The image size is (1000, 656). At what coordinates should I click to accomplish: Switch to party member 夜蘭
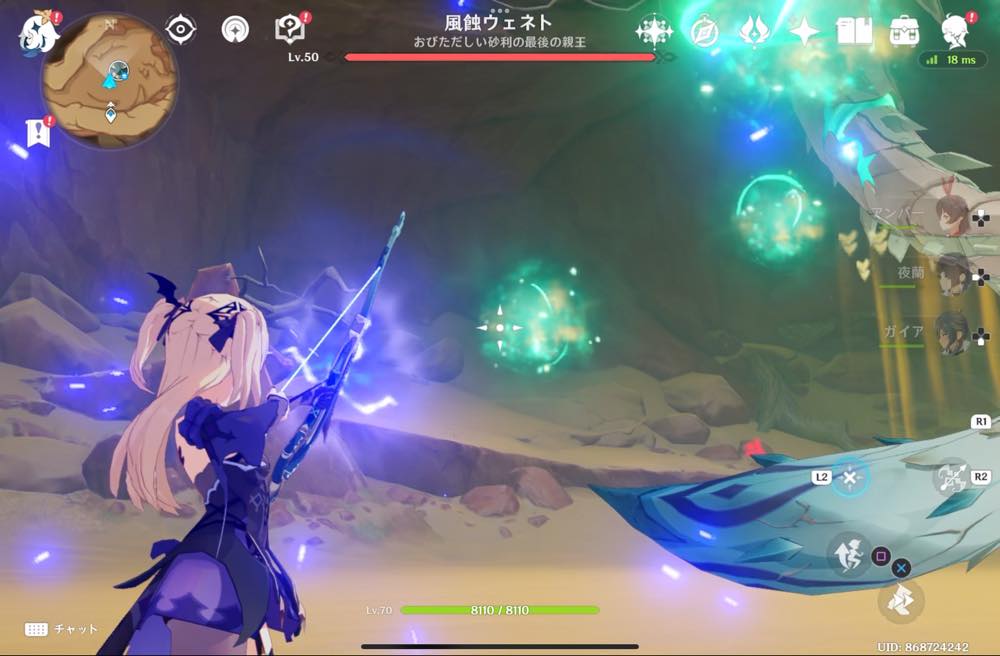coord(951,273)
